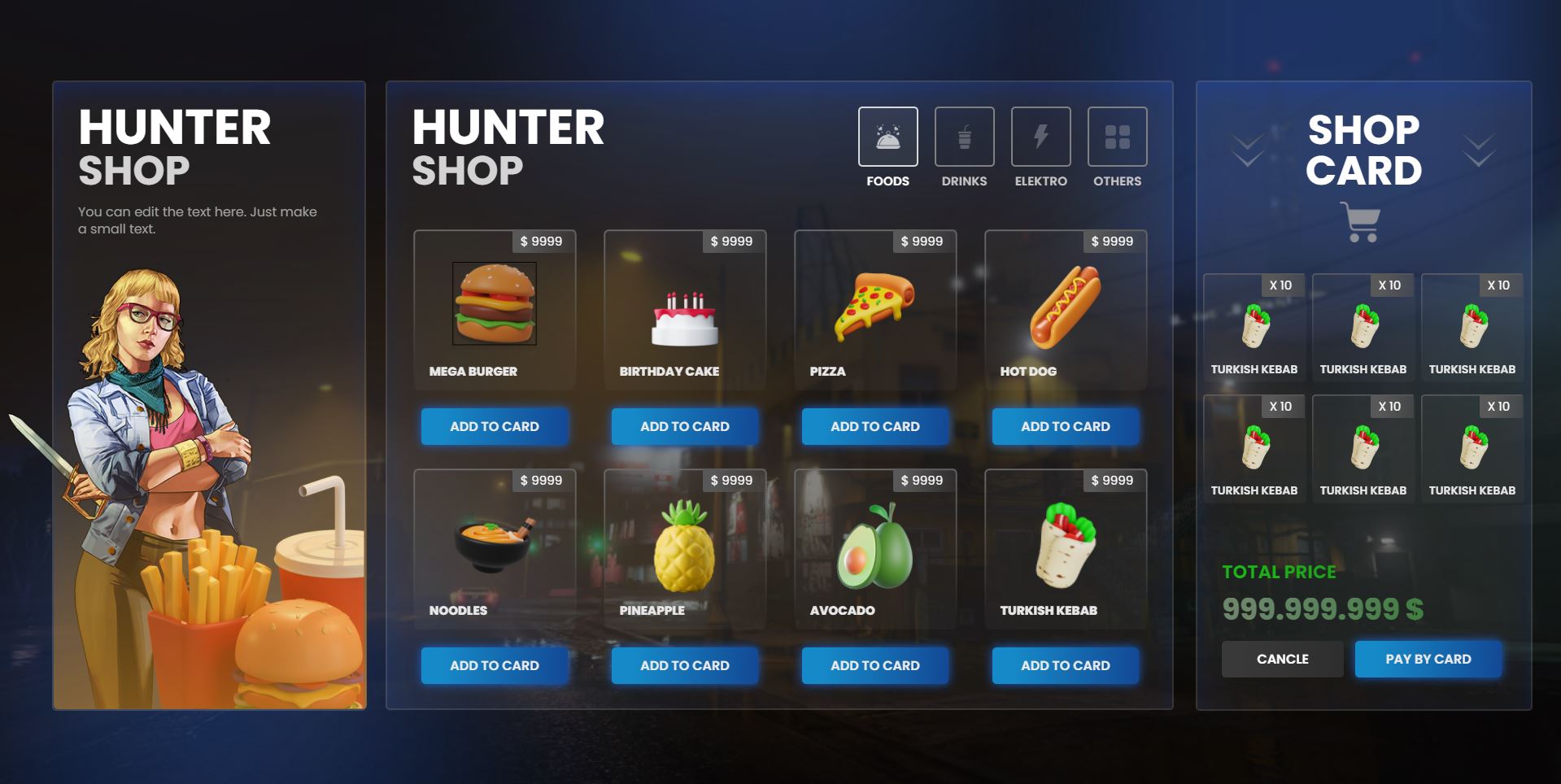Select the Avocado item tile

(x=875, y=550)
